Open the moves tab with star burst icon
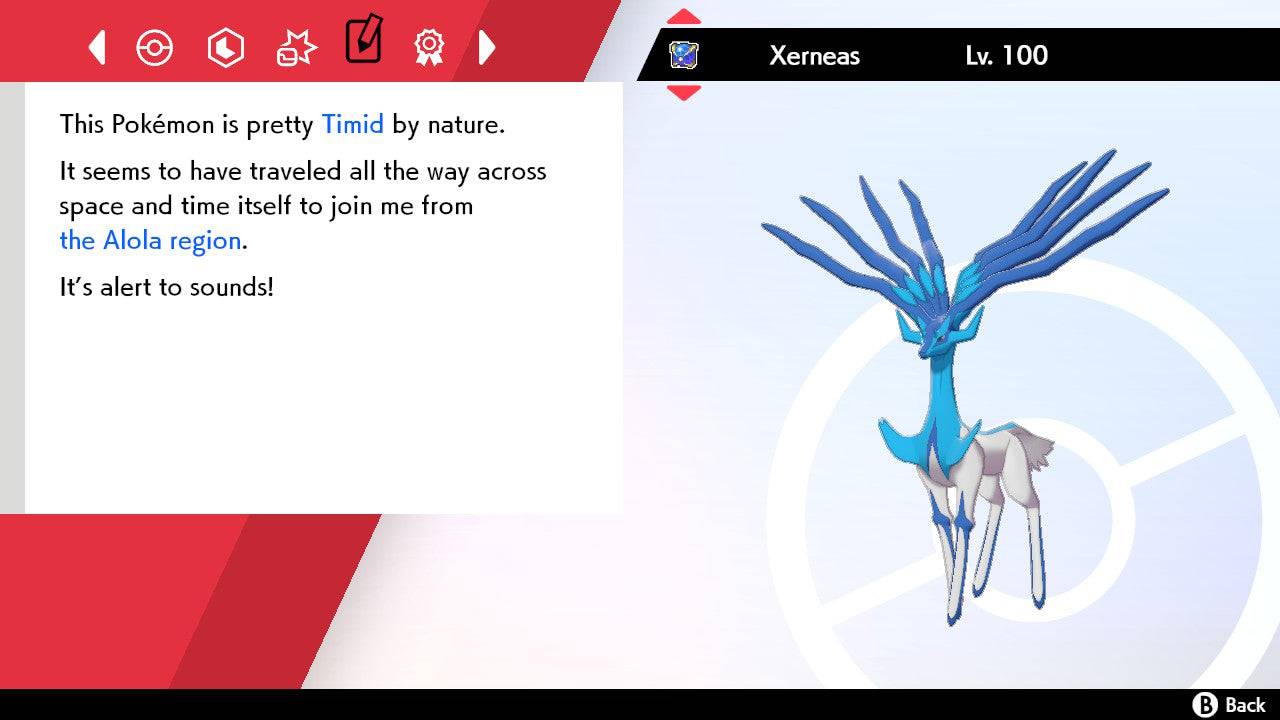 (295, 47)
